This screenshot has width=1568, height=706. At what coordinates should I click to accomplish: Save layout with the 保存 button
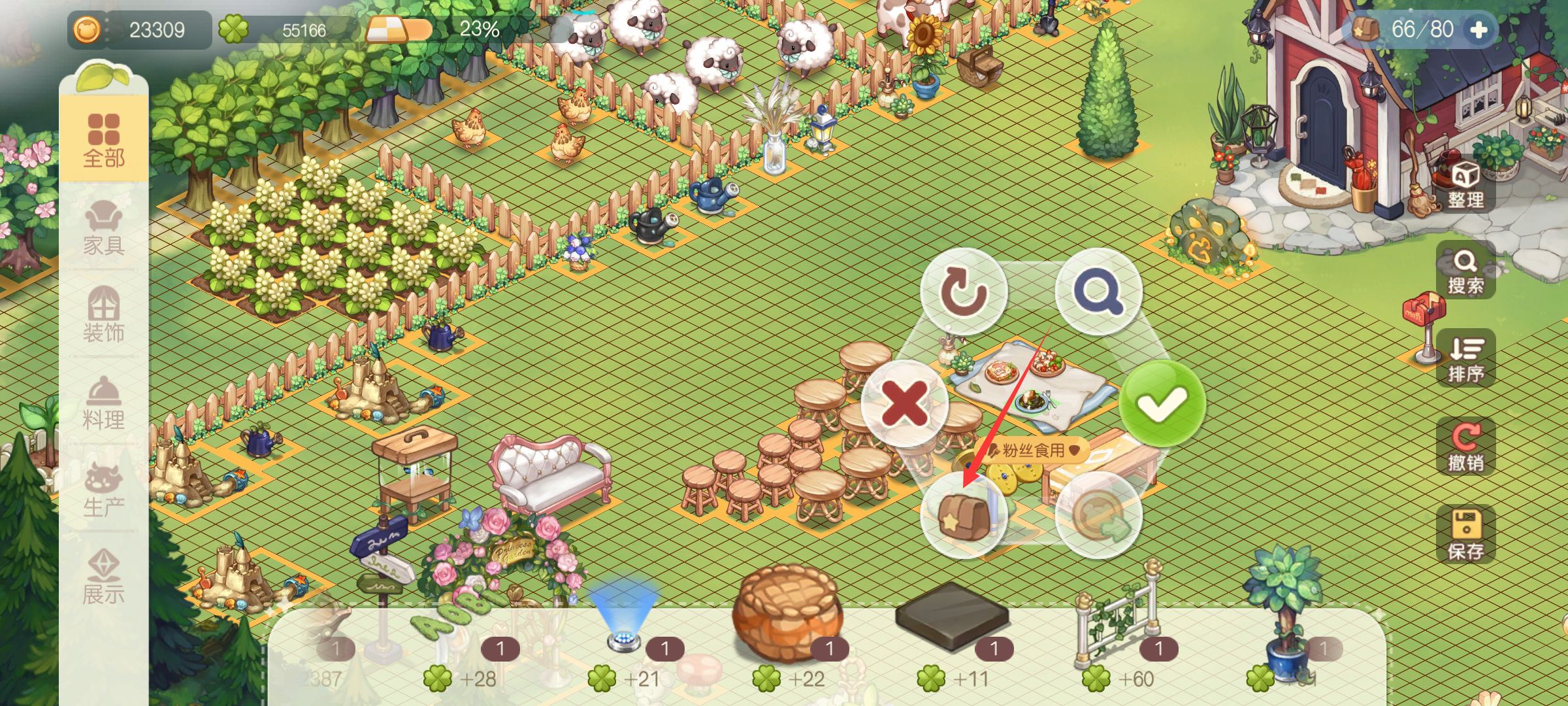(1465, 535)
